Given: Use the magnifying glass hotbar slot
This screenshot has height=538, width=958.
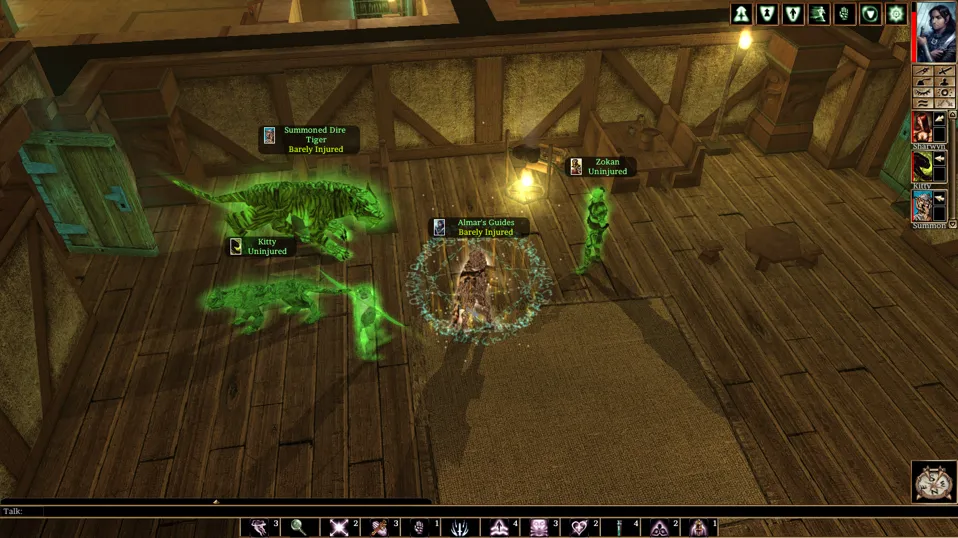Looking at the screenshot, I should 299,527.
